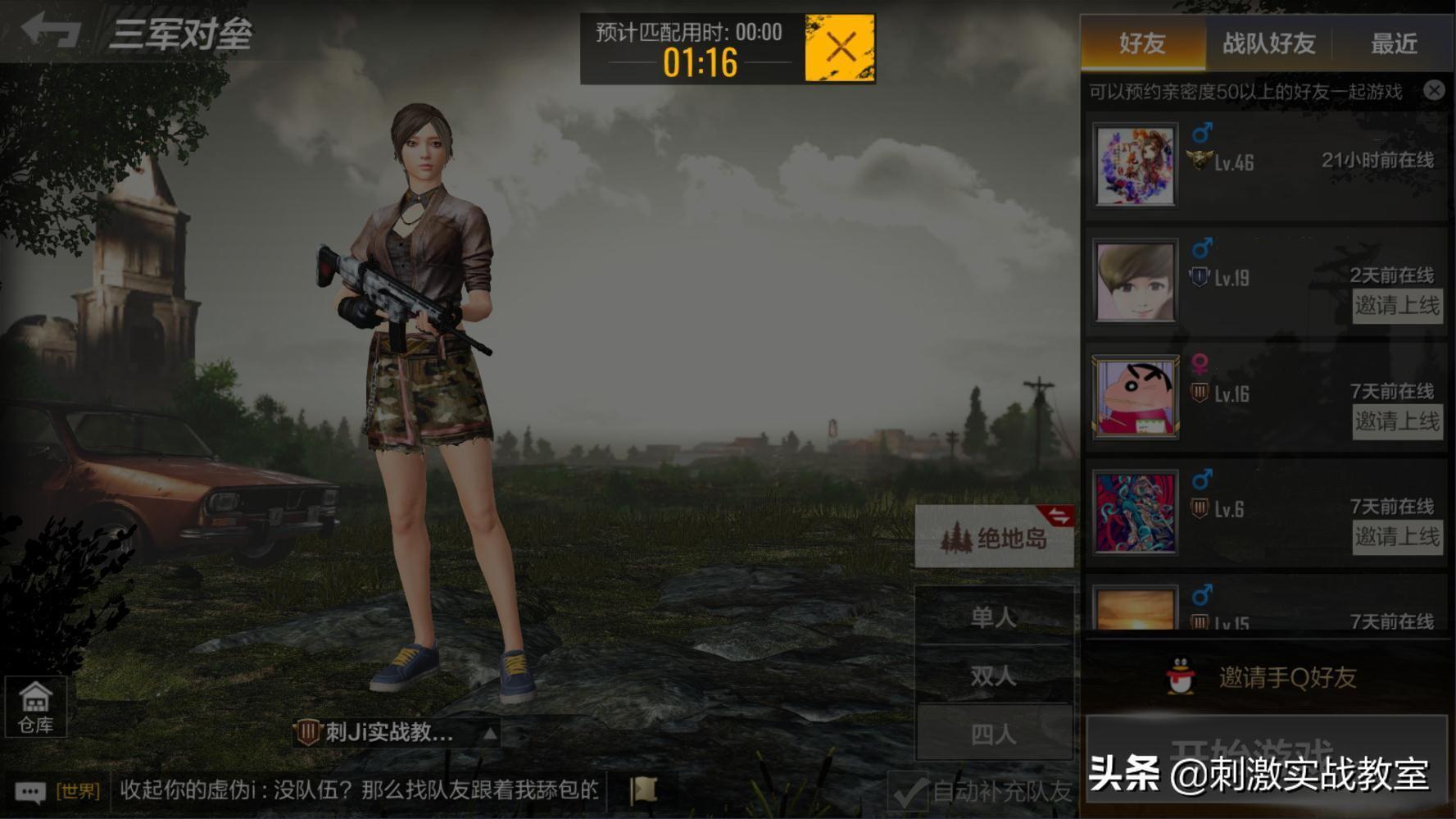Invite the Lv.19 friend to come online

pyautogui.click(x=1397, y=306)
